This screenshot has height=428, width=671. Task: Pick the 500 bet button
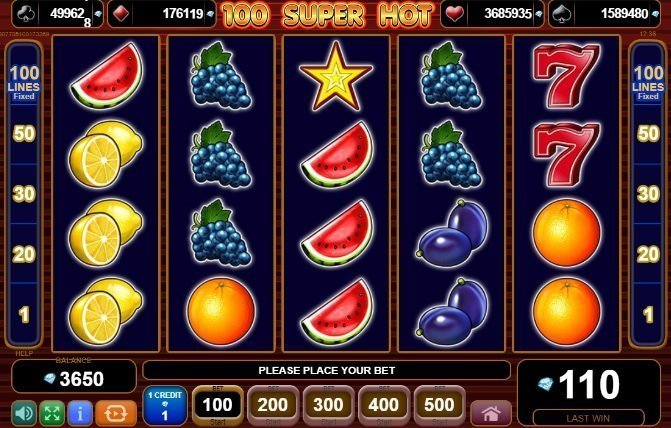tap(440, 405)
